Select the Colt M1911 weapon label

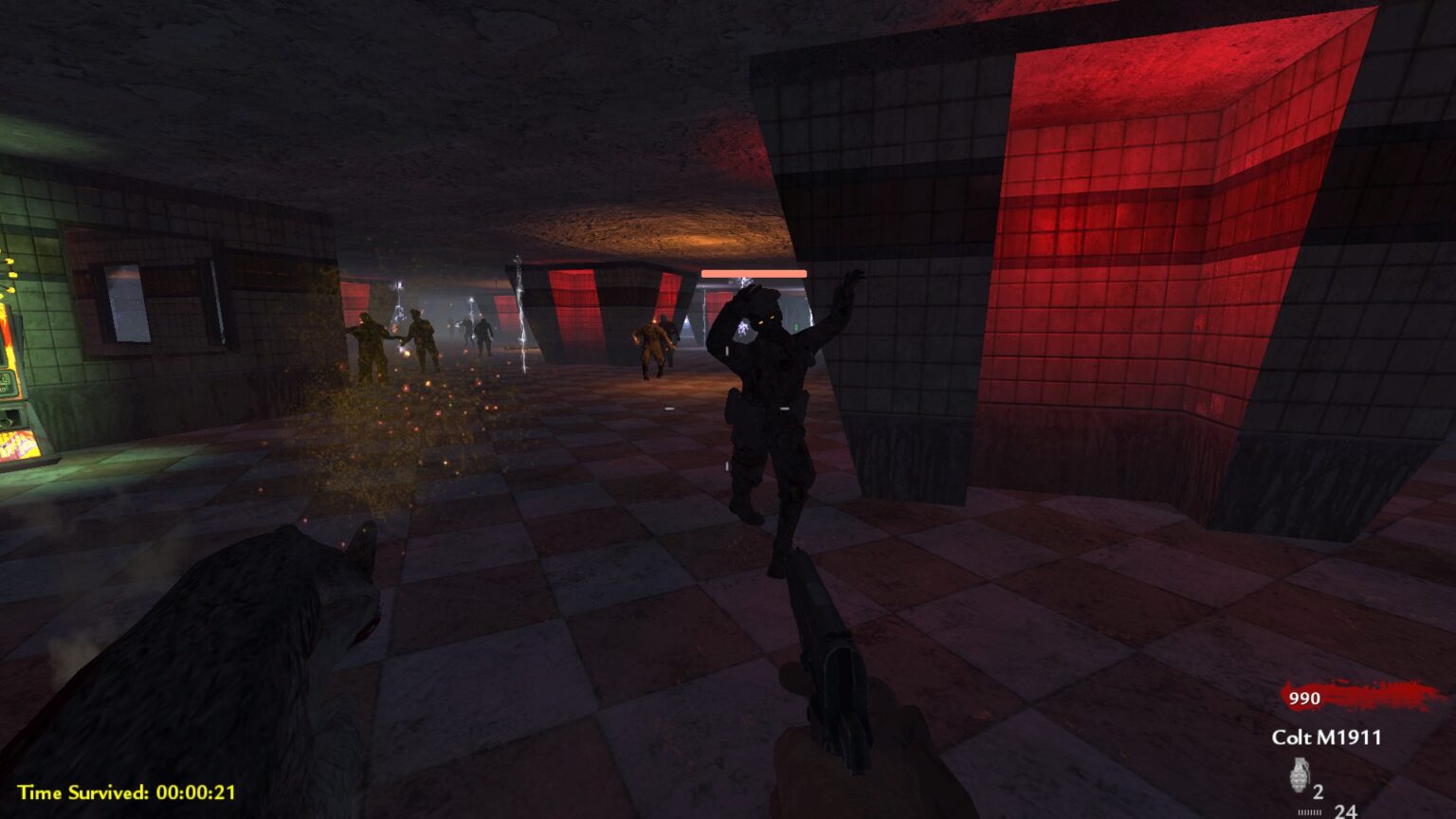click(1327, 735)
